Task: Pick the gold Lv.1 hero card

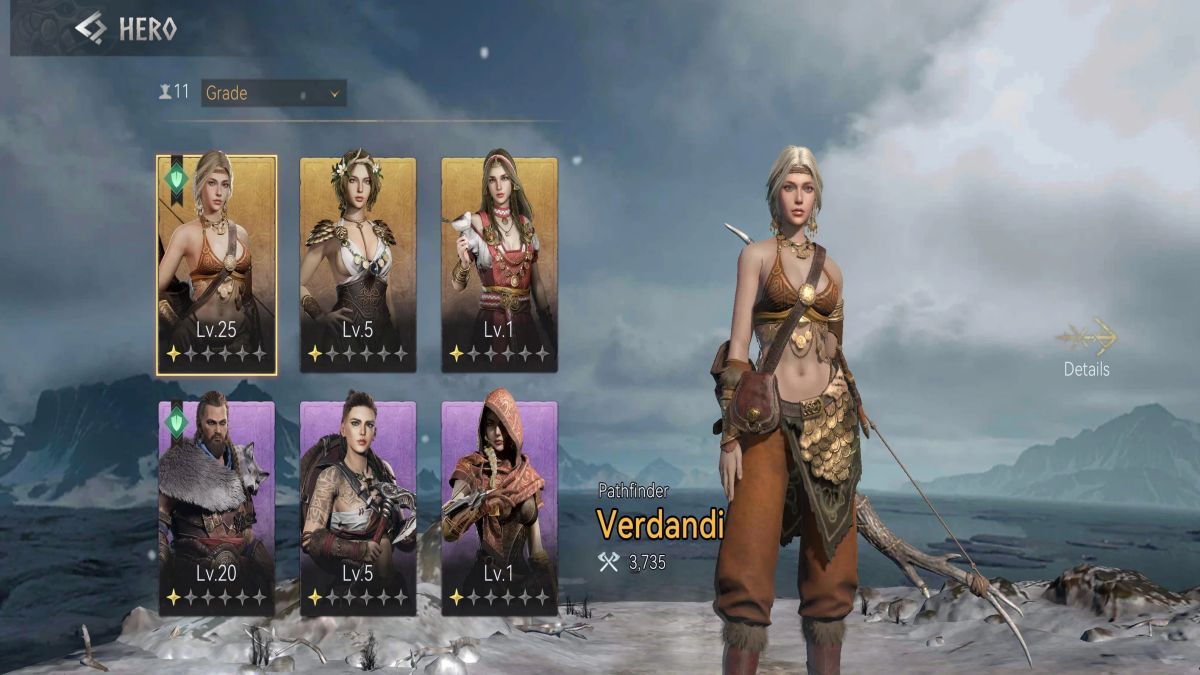Action: 499,265
